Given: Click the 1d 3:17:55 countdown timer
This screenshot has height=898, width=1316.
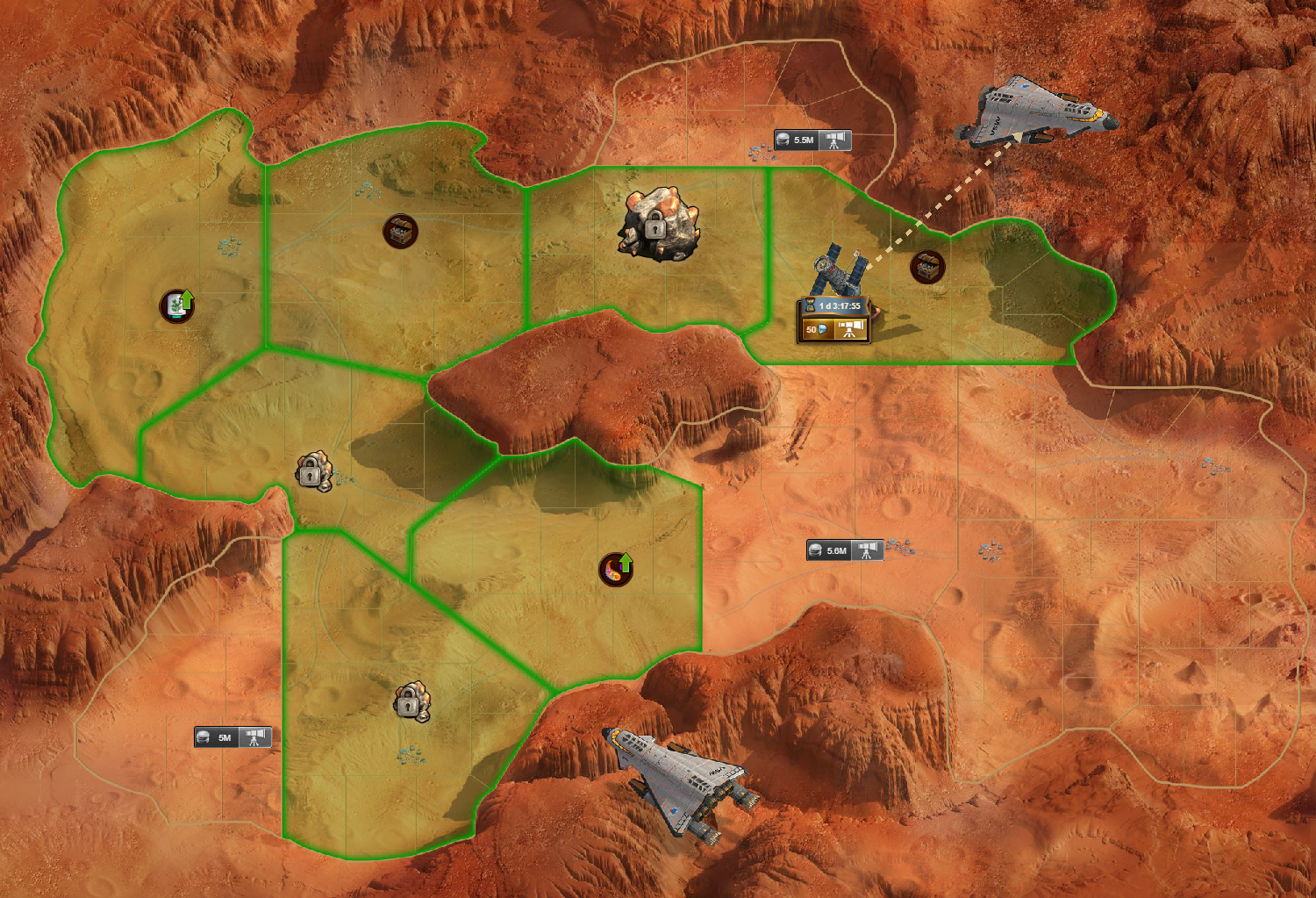Looking at the screenshot, I should (838, 305).
